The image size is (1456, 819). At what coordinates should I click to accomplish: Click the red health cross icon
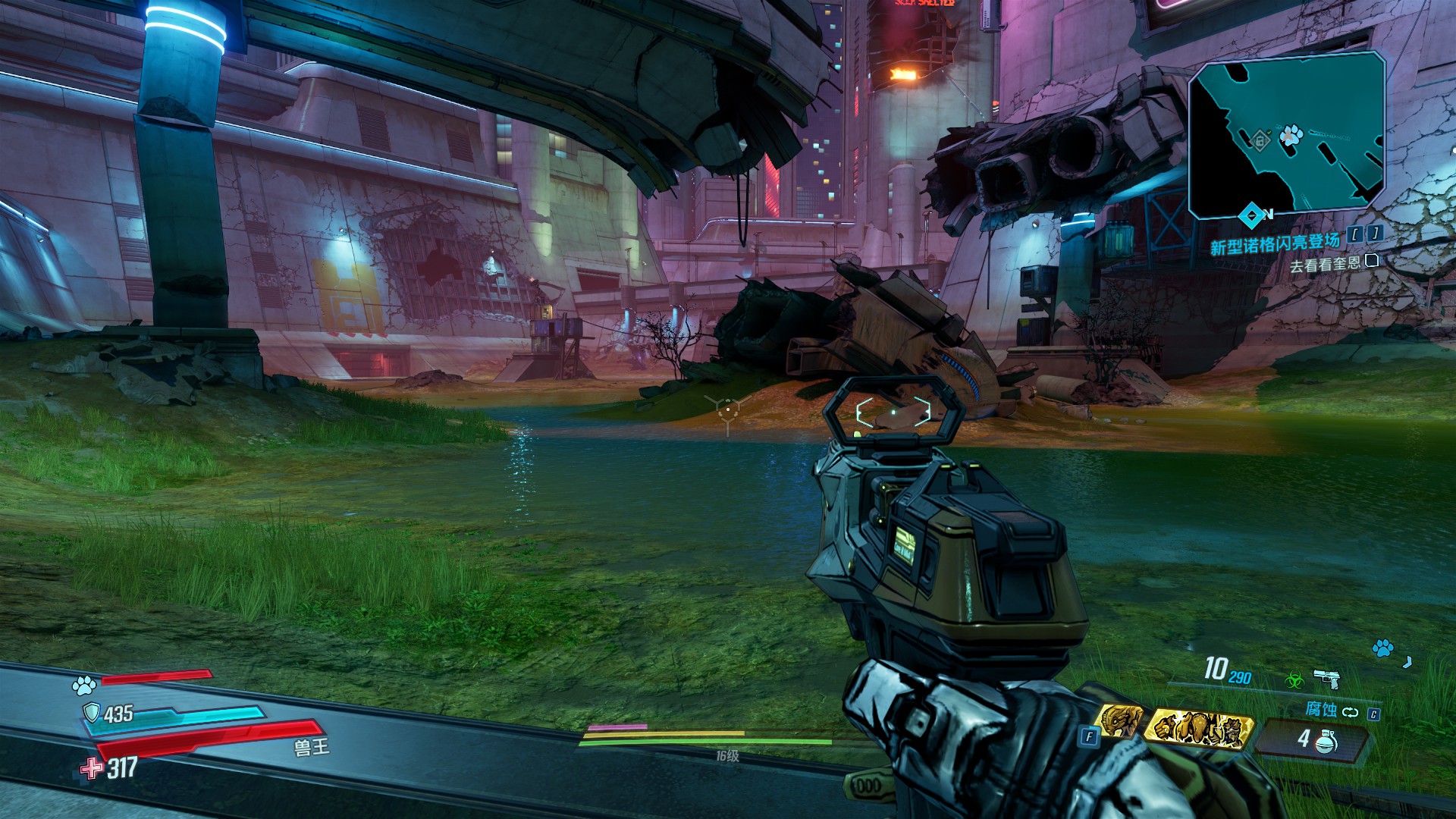point(93,768)
